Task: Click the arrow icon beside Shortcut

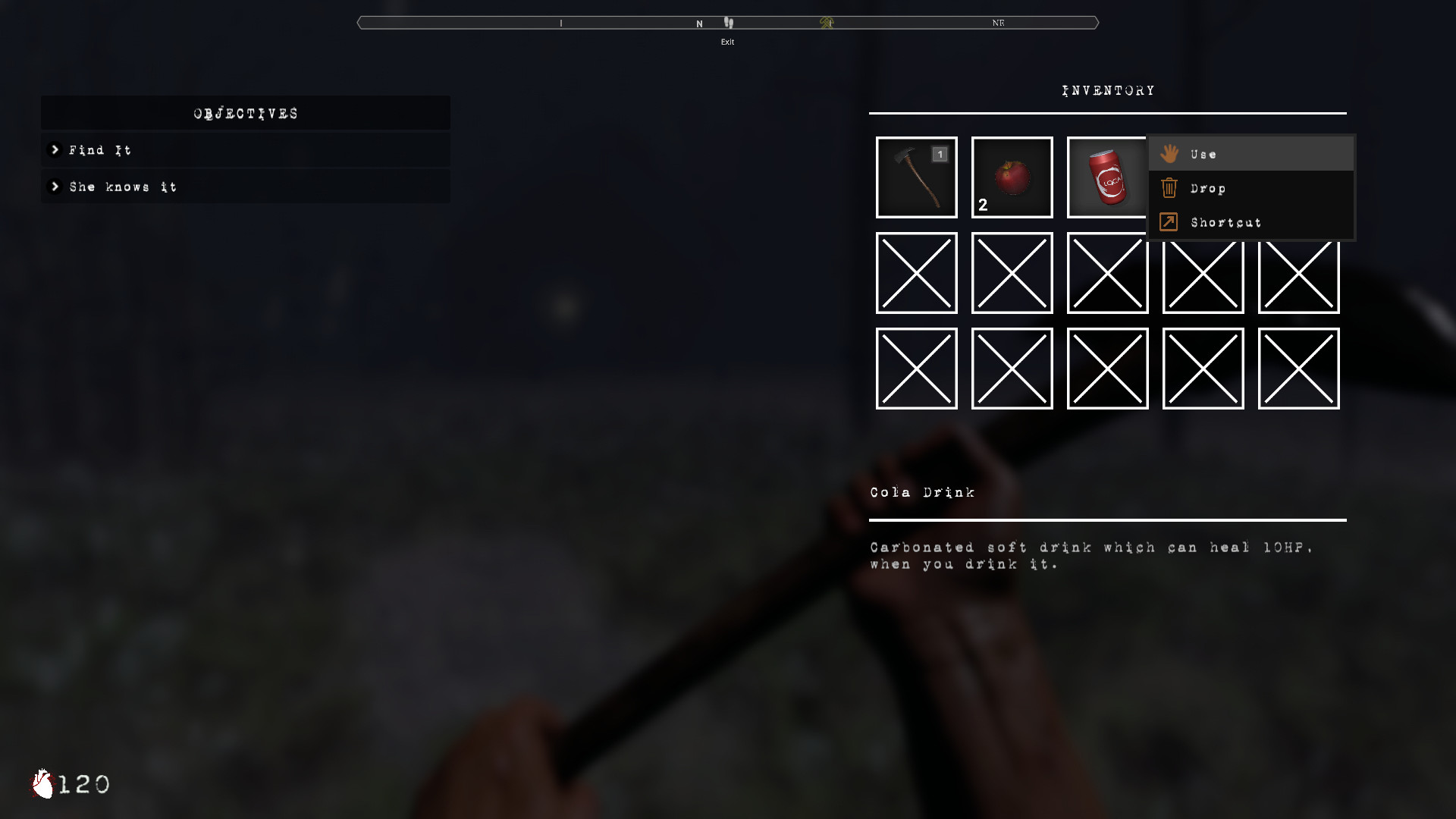Action: coord(1169,221)
